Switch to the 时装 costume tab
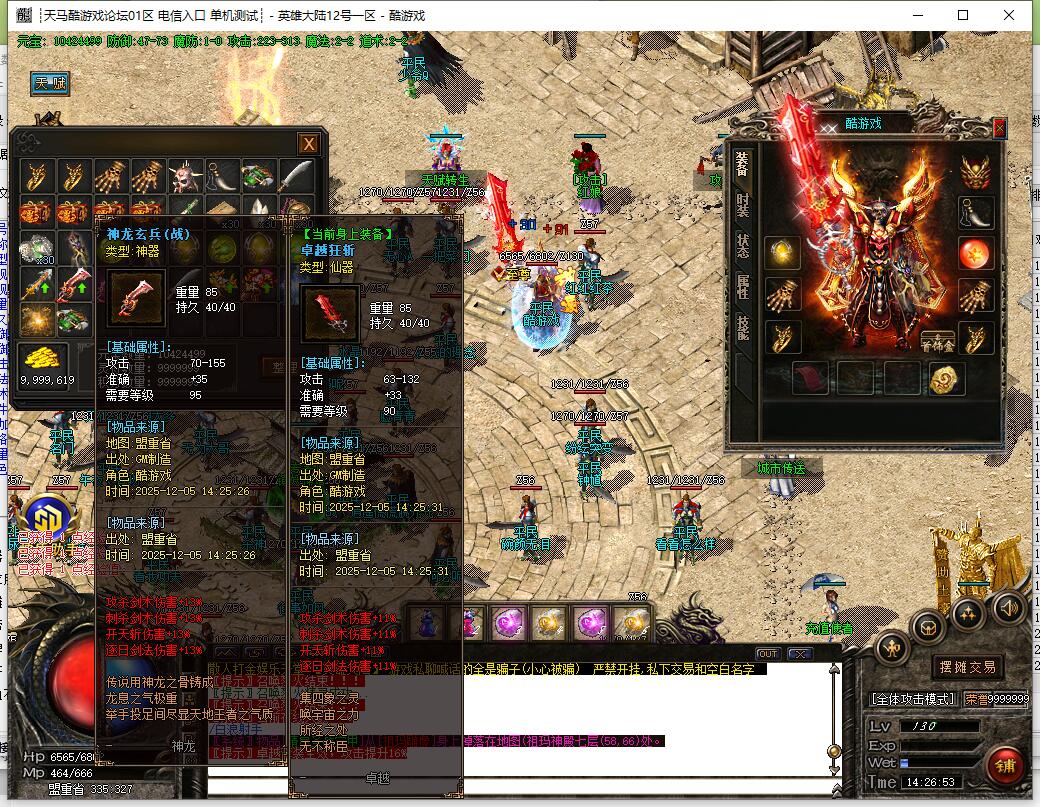1040x807 pixels. click(742, 205)
